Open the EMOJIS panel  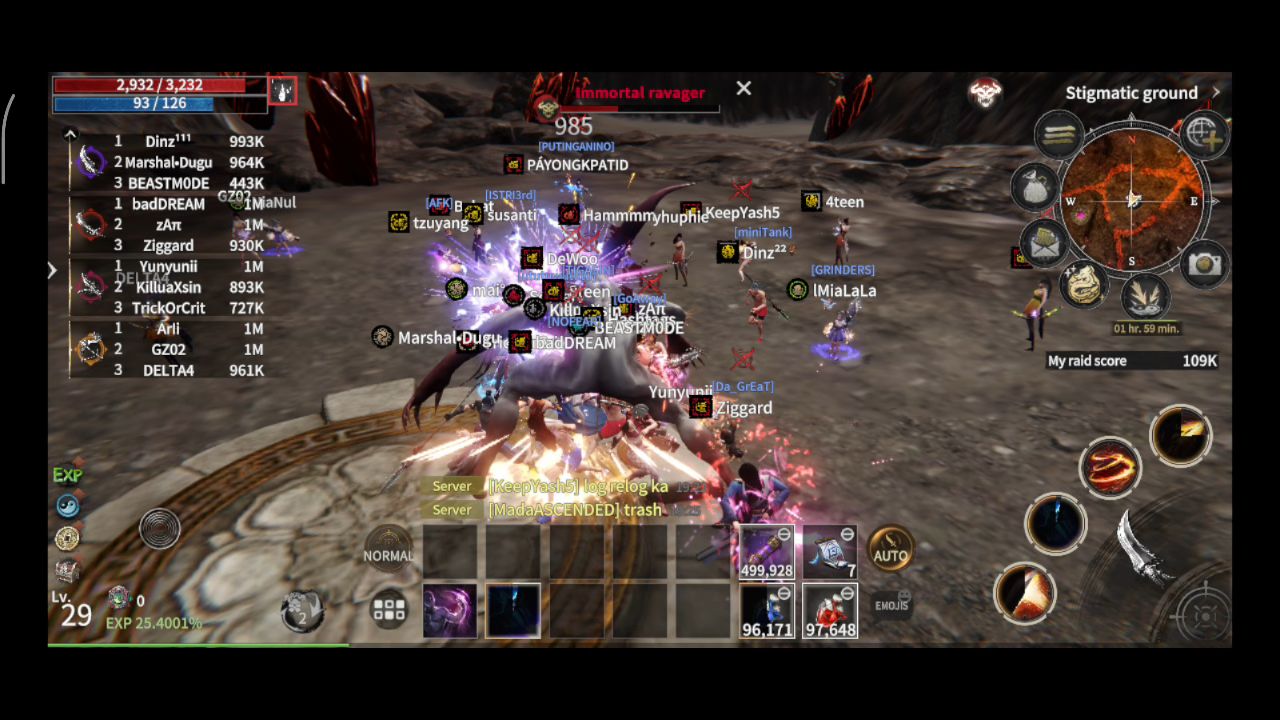coord(890,604)
